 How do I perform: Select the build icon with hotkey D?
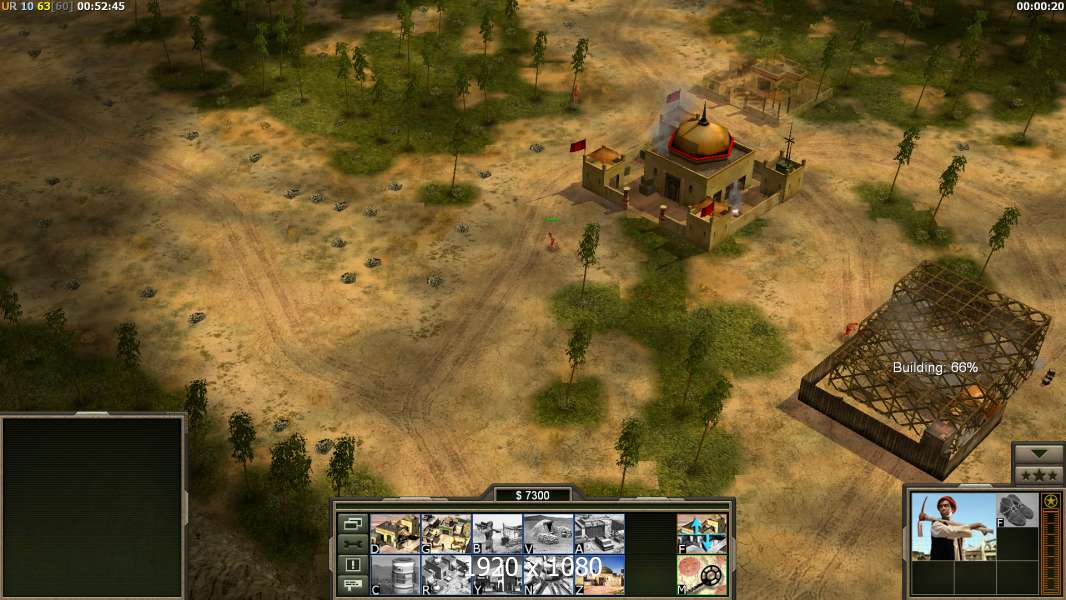(394, 534)
